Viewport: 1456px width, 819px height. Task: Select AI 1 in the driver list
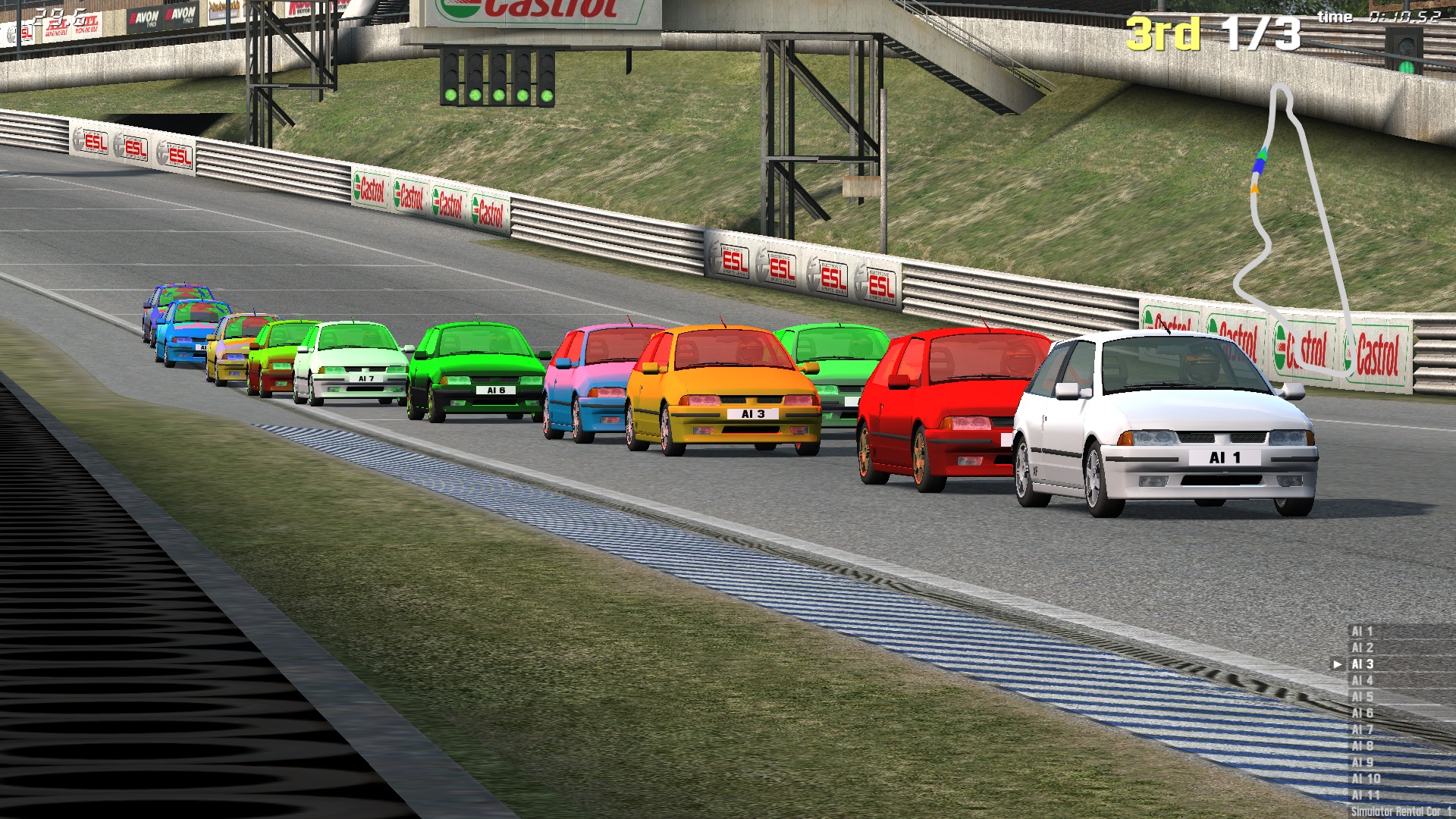point(1363,631)
